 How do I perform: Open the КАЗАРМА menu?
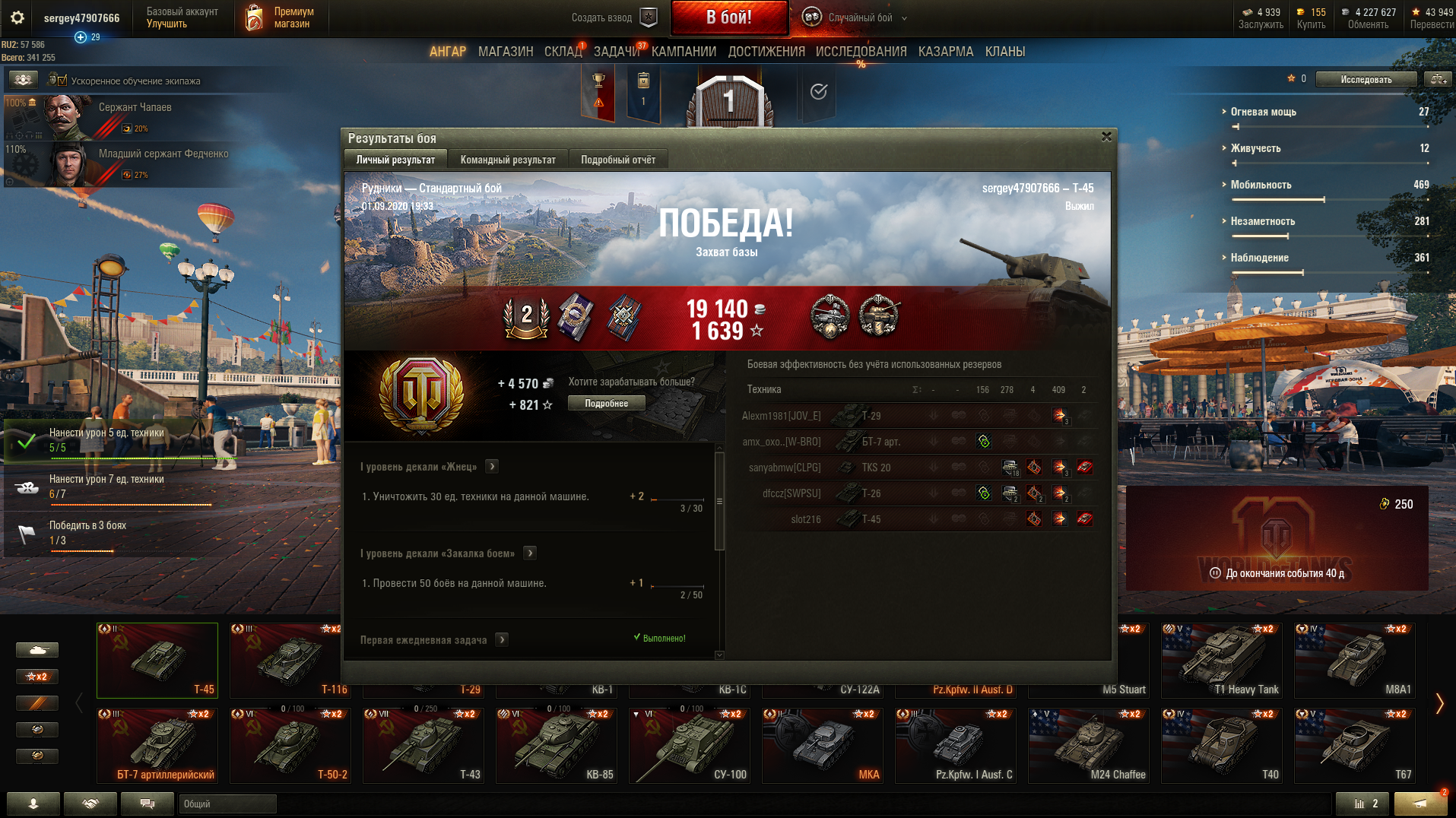(x=945, y=52)
